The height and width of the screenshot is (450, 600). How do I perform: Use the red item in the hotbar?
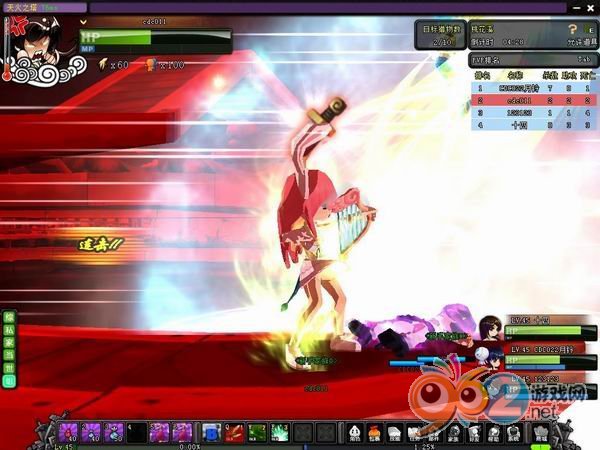(x=232, y=432)
